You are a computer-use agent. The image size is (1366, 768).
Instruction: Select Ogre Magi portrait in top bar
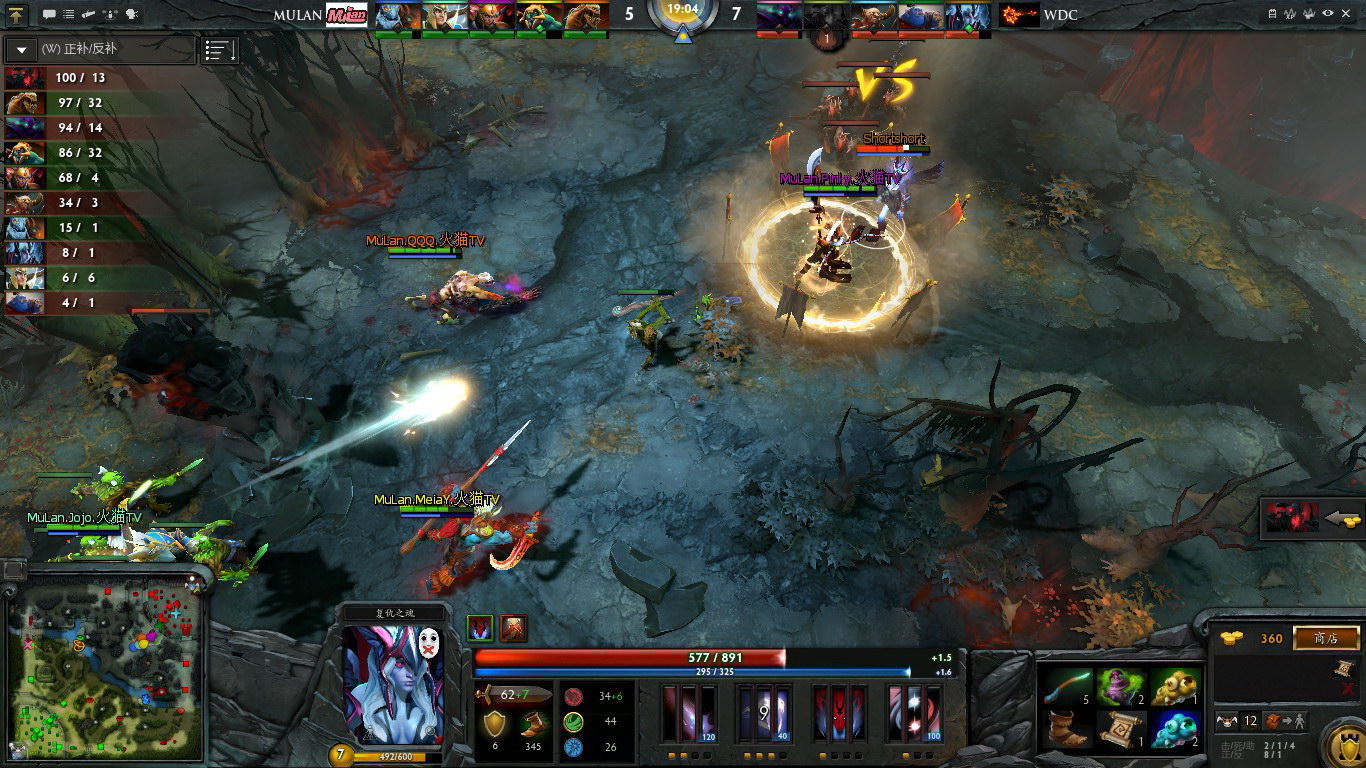tap(918, 16)
